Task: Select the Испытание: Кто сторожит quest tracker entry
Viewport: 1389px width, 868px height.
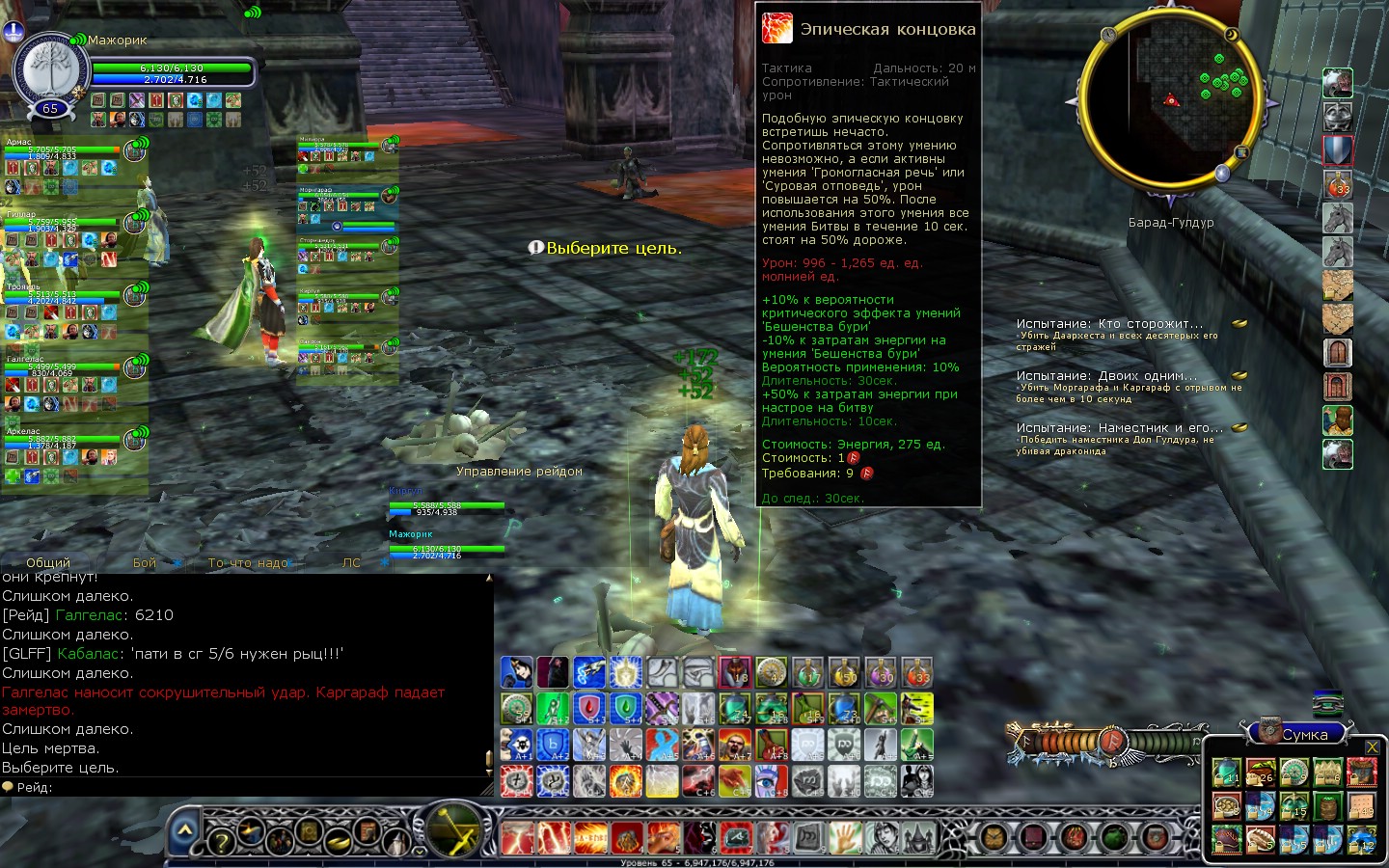Action: point(1109,324)
